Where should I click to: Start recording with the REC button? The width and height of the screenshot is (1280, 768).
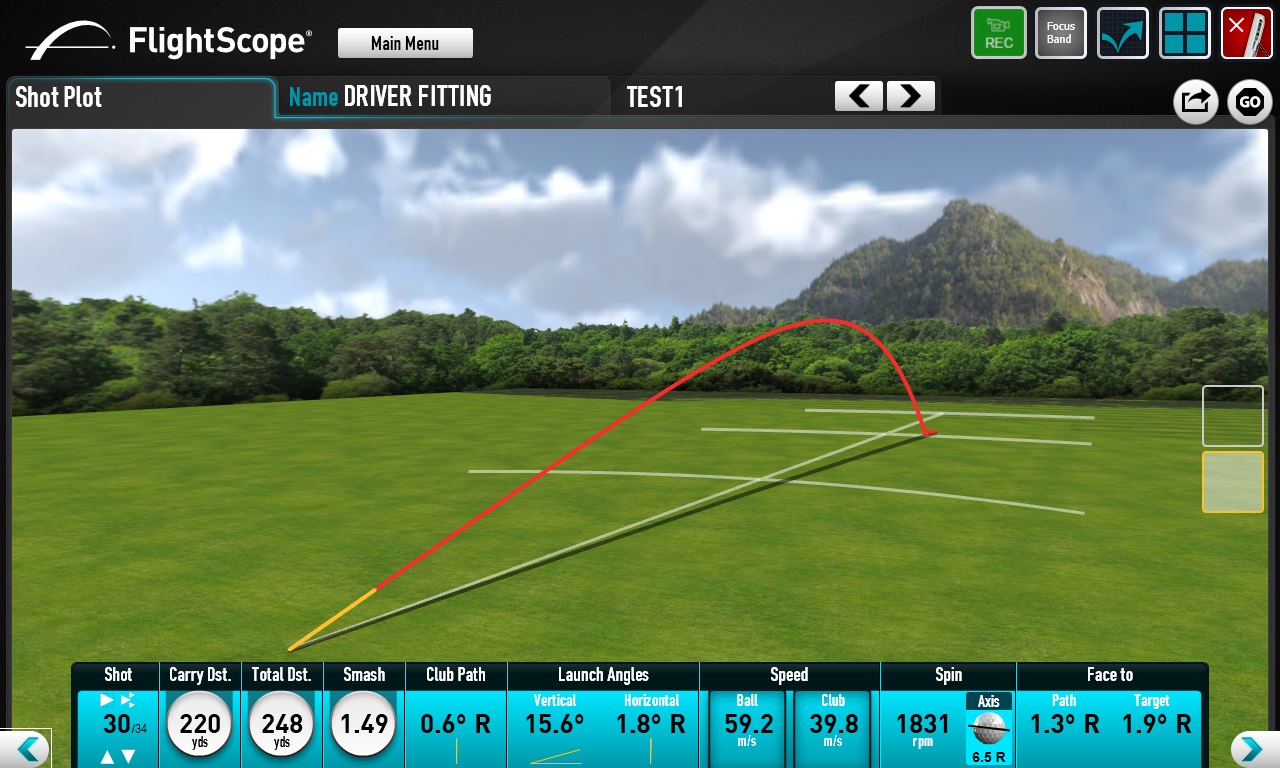tap(998, 33)
